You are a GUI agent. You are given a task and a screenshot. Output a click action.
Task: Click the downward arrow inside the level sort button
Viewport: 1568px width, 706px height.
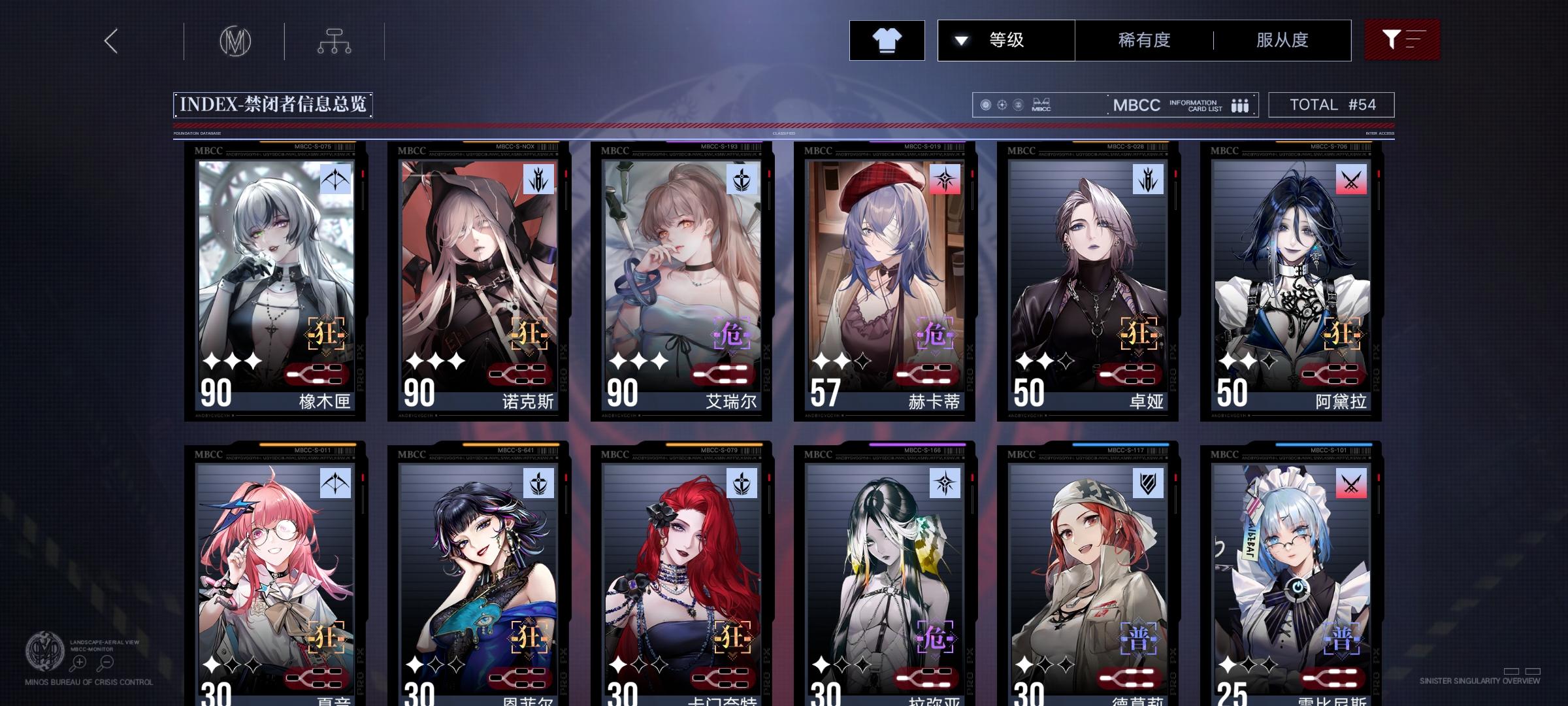point(960,40)
